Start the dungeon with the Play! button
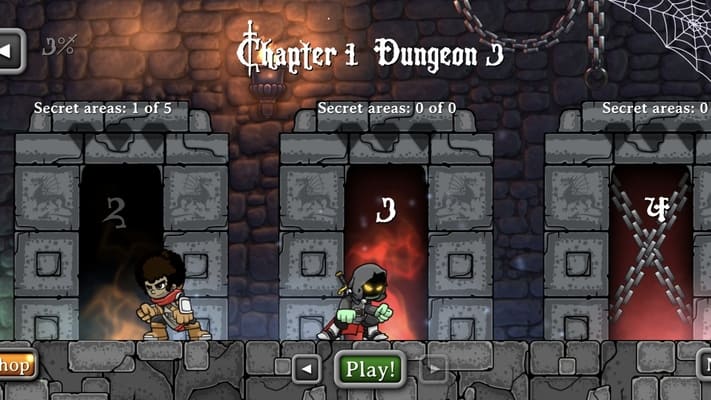Viewport: 711px width, 400px height. 370,369
